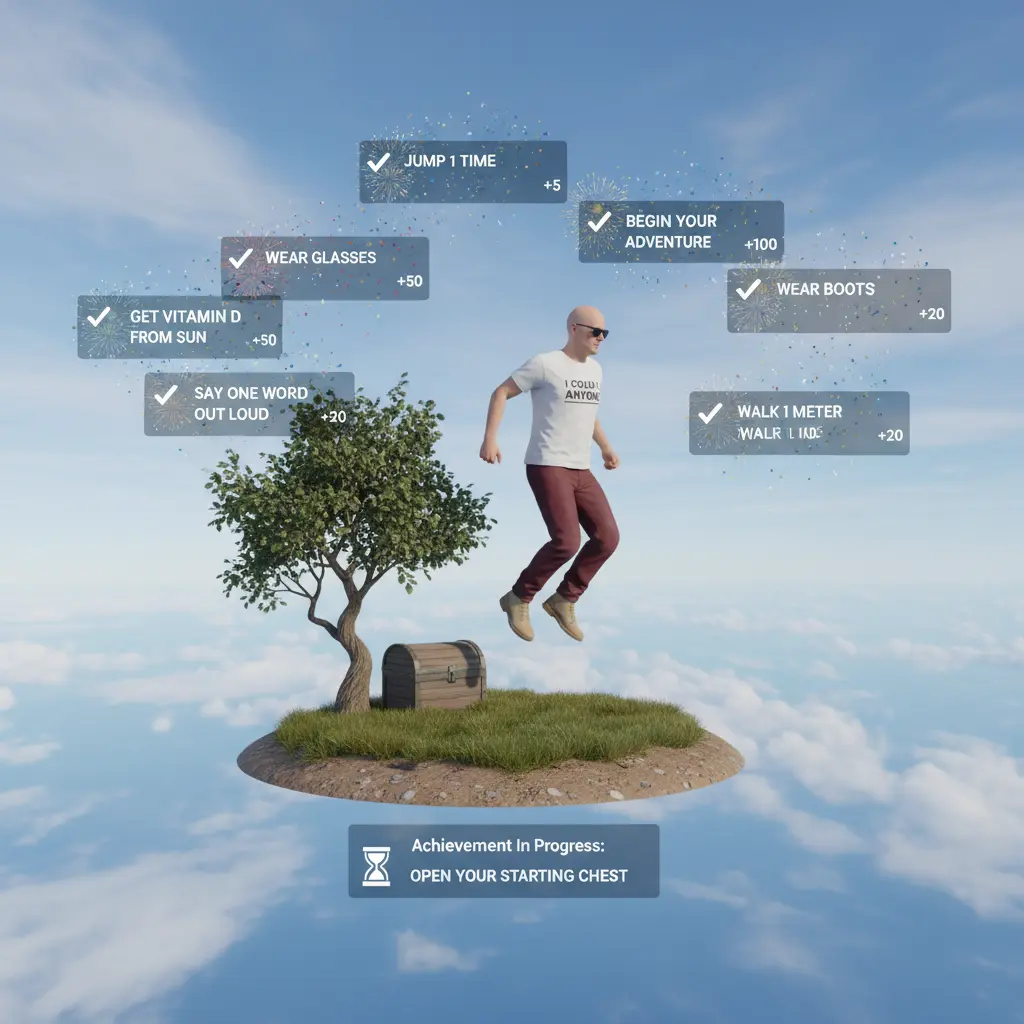This screenshot has height=1024, width=1024.
Task: Choose the Say One Word Out Loud achievement
Action: pyautogui.click(x=249, y=403)
